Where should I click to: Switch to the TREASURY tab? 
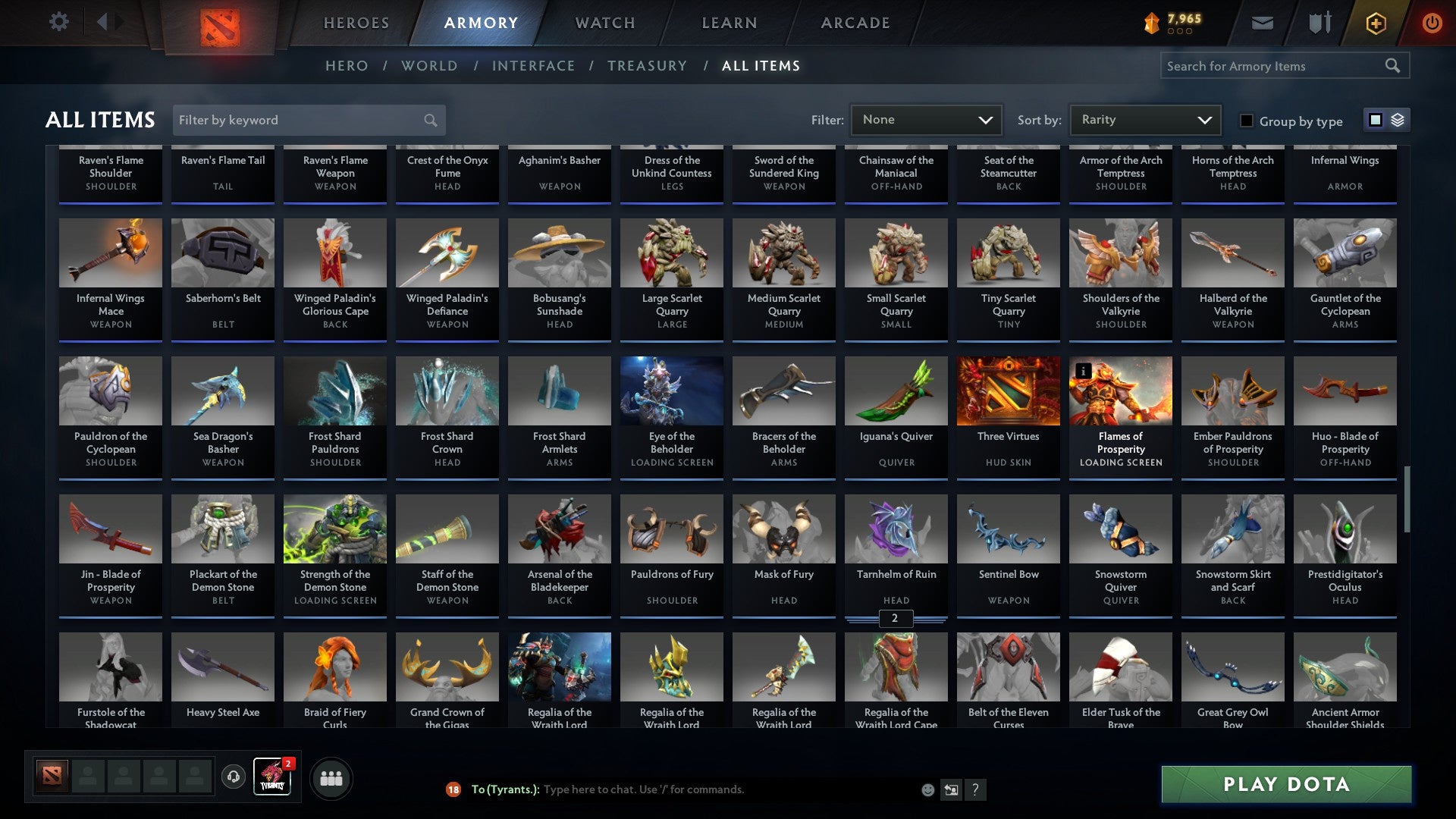[x=648, y=66]
